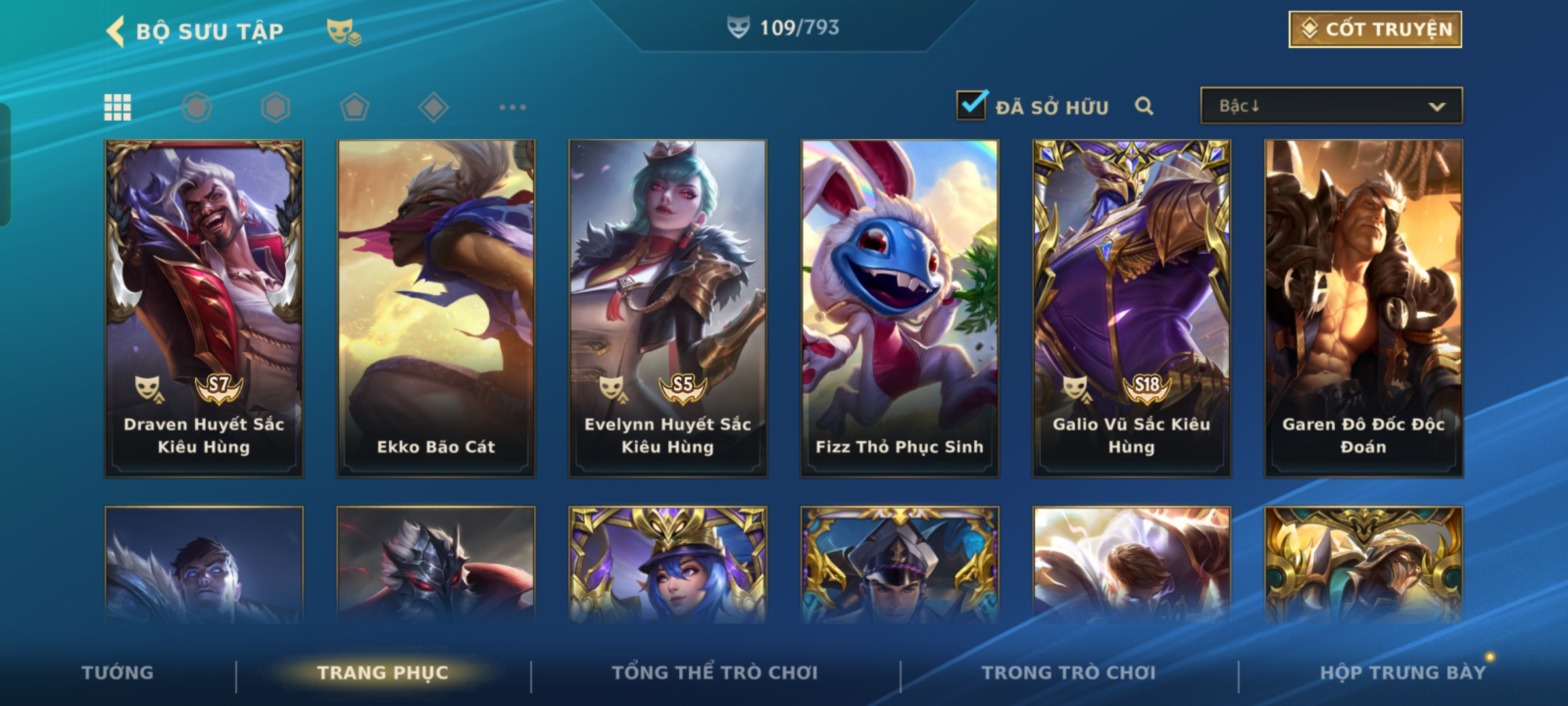The width and height of the screenshot is (1568, 706).
Task: Open the Trong Trò Chơi tab
Action: click(x=1069, y=673)
